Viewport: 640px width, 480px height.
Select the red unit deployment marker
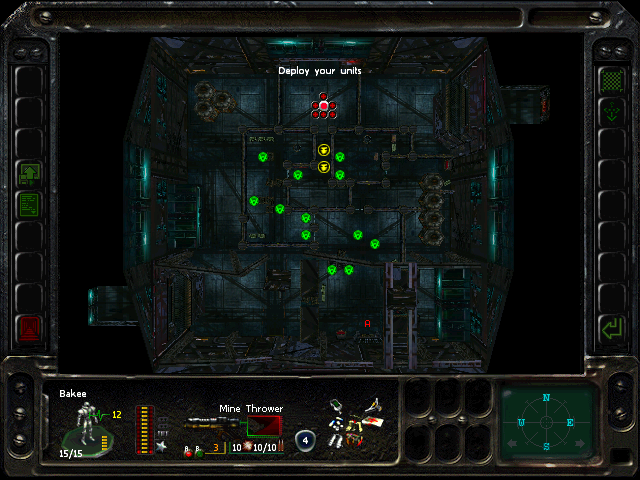click(323, 106)
